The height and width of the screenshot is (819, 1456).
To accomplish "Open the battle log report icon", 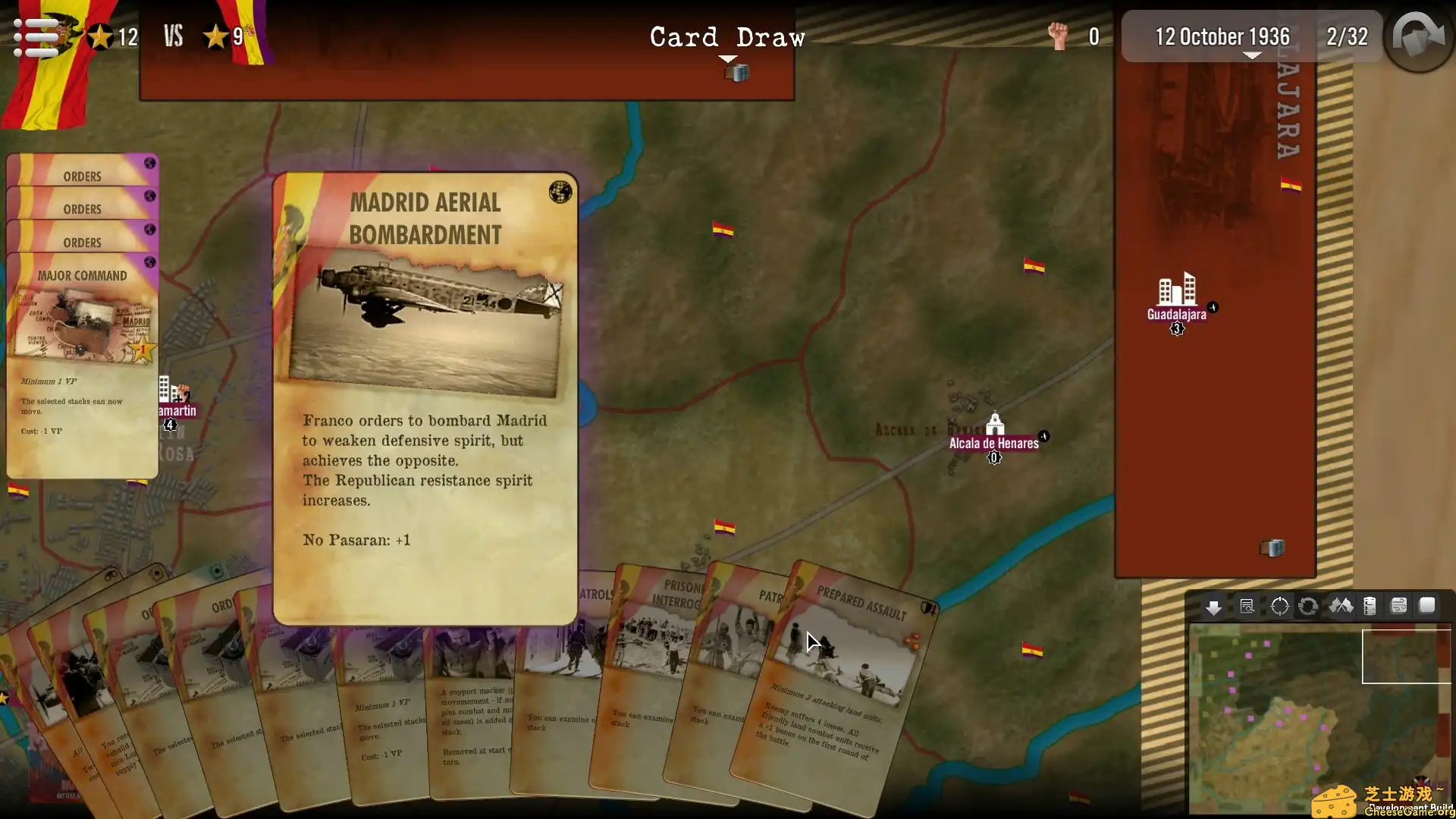I will click(1246, 606).
